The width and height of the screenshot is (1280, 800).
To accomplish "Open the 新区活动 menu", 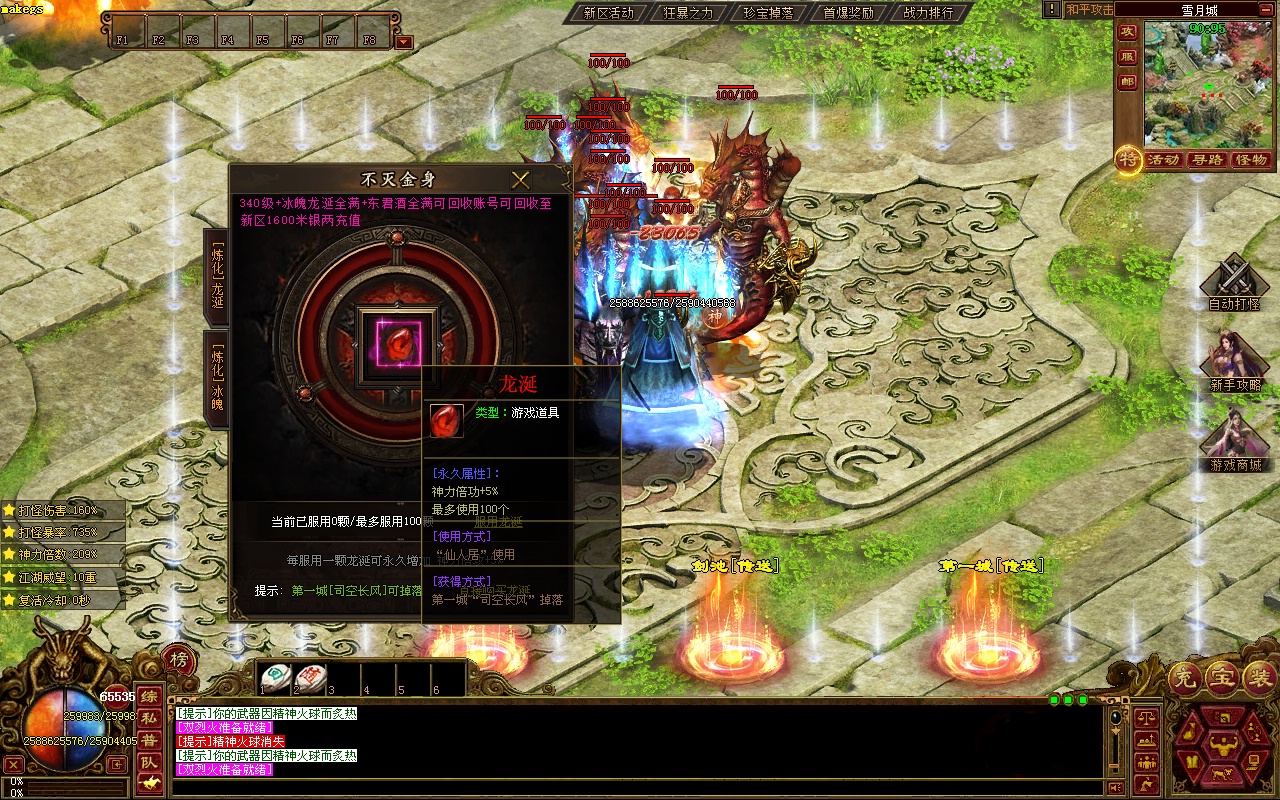I will pos(608,13).
